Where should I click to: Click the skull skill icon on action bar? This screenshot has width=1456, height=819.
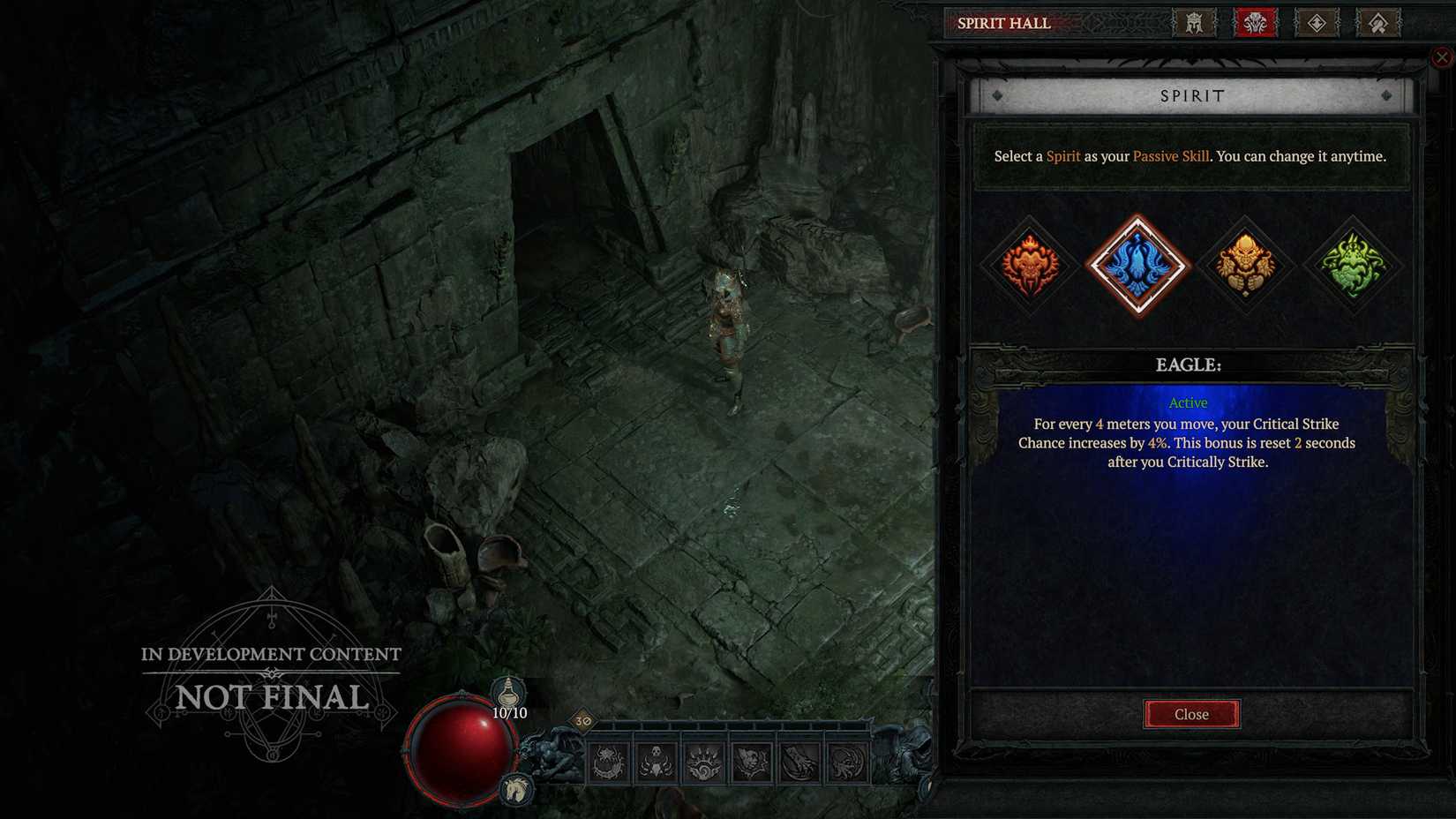point(655,763)
